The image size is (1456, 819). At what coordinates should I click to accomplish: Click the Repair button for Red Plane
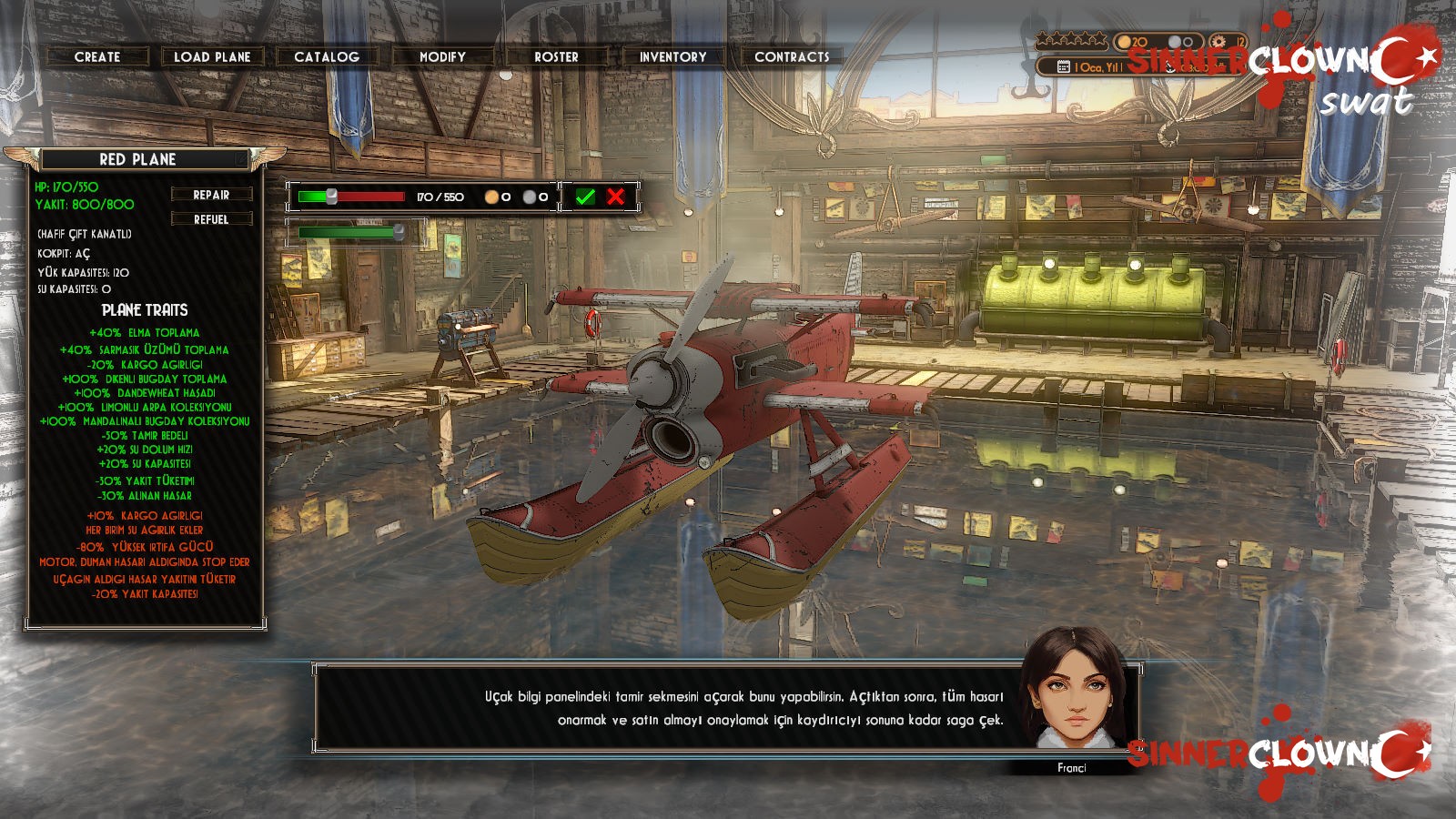point(211,195)
